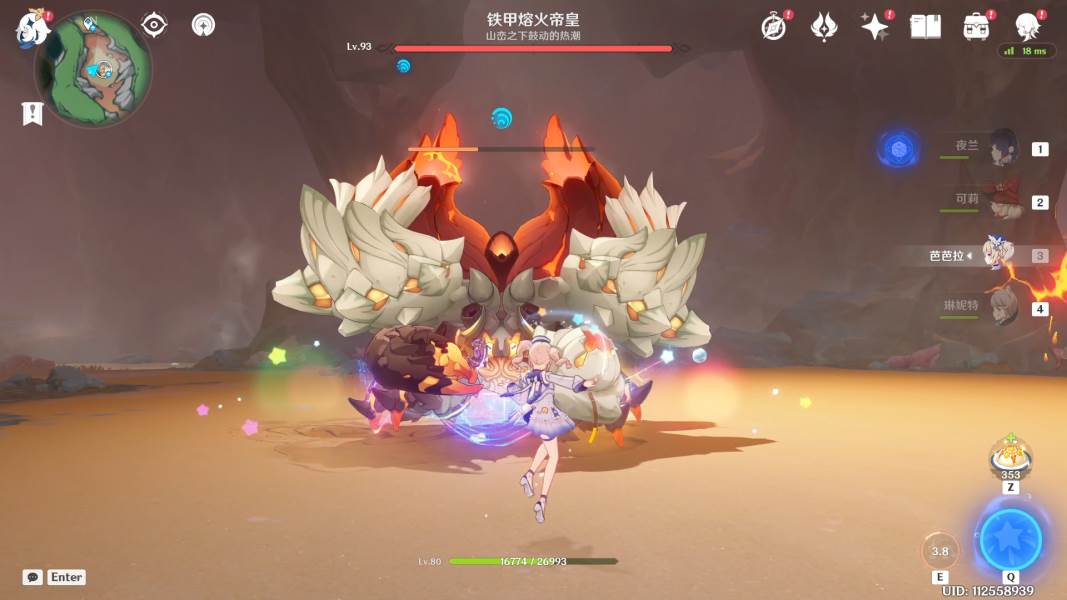Viewport: 1067px width, 600px height.
Task: Activate the blue star Elemental Burst
Action: click(1010, 540)
